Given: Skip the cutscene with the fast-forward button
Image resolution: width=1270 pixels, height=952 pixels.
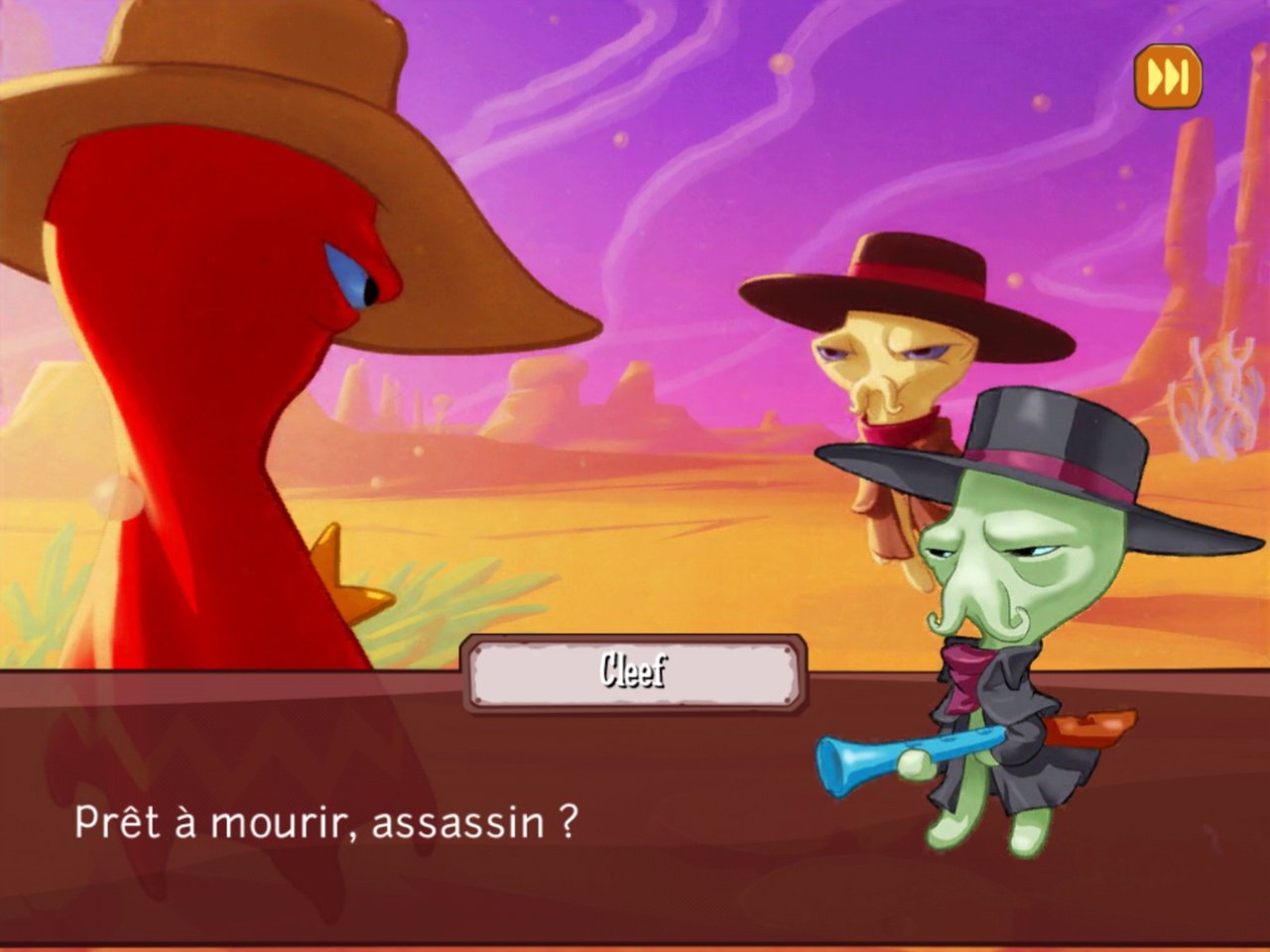Looking at the screenshot, I should click(x=1168, y=76).
